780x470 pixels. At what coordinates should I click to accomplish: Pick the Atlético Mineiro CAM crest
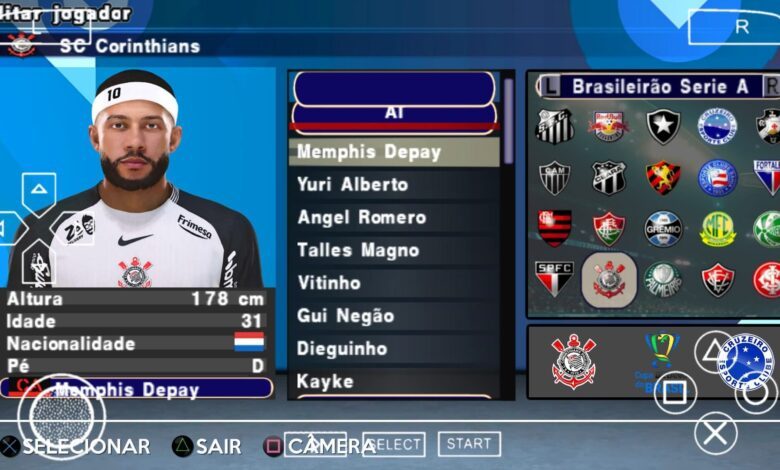point(554,178)
